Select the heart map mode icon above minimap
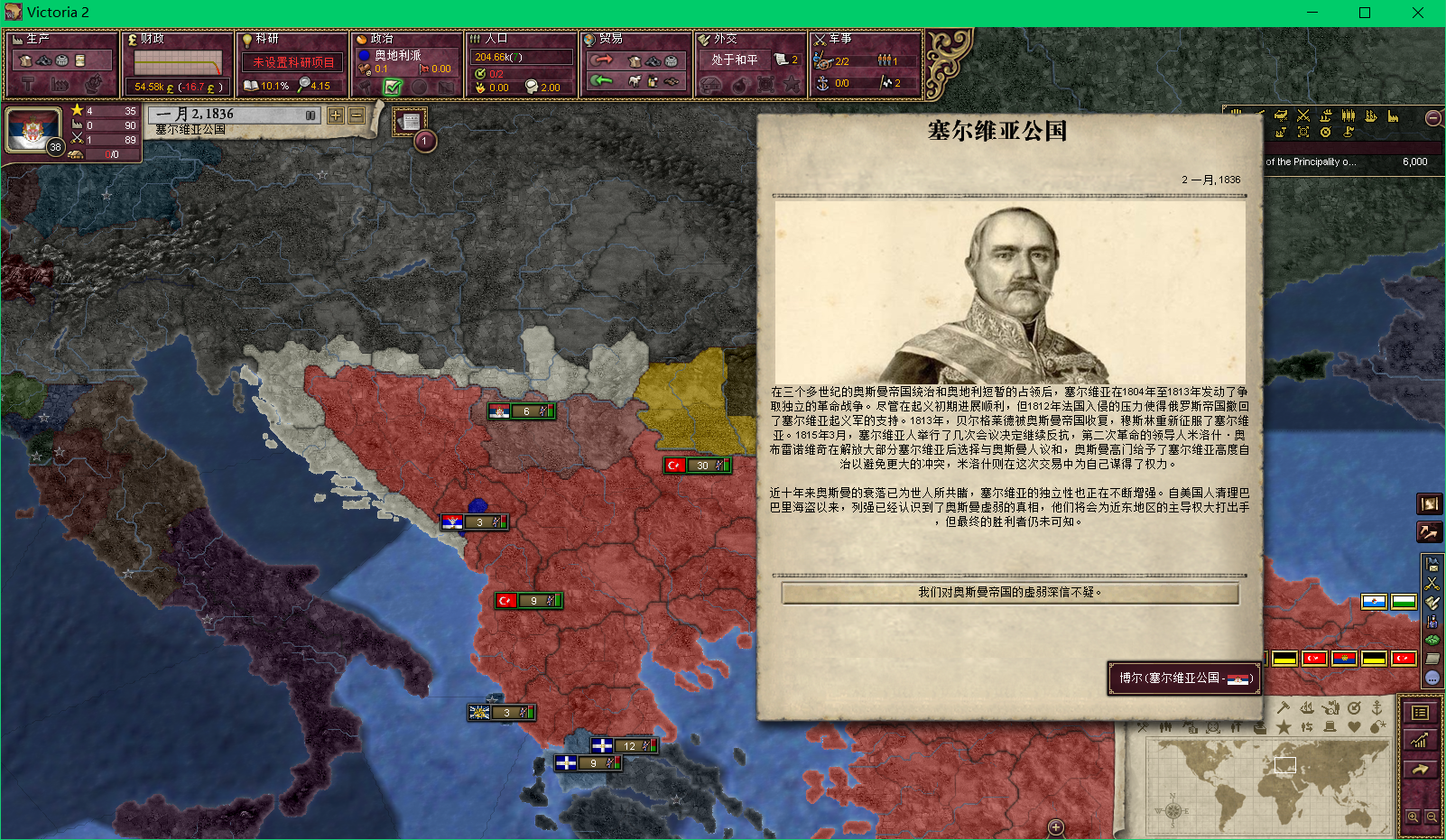This screenshot has height=840, width=1446. (x=1355, y=727)
